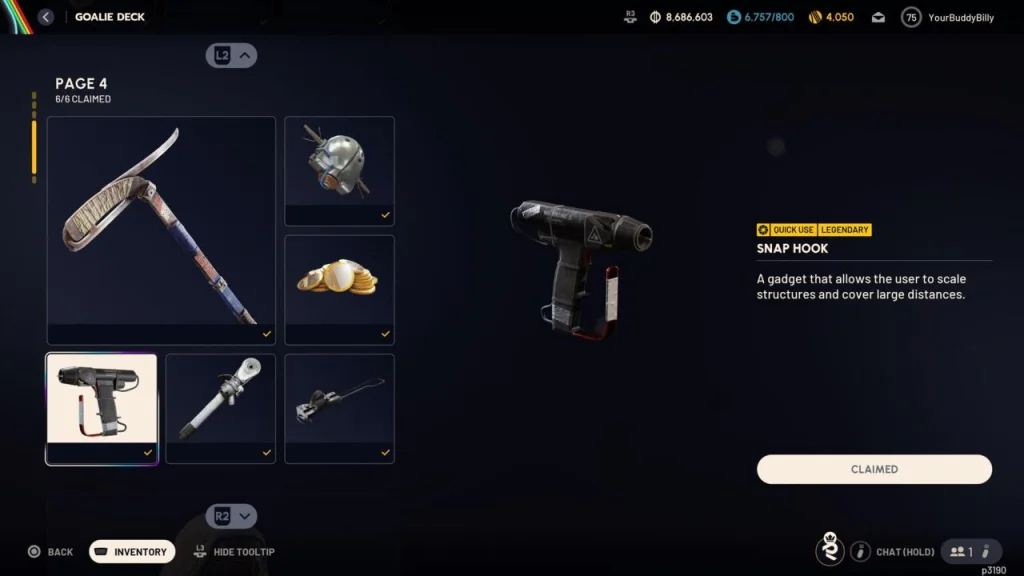The height and width of the screenshot is (576, 1024).
Task: Go back using the top-left arrow
Action: [46, 17]
